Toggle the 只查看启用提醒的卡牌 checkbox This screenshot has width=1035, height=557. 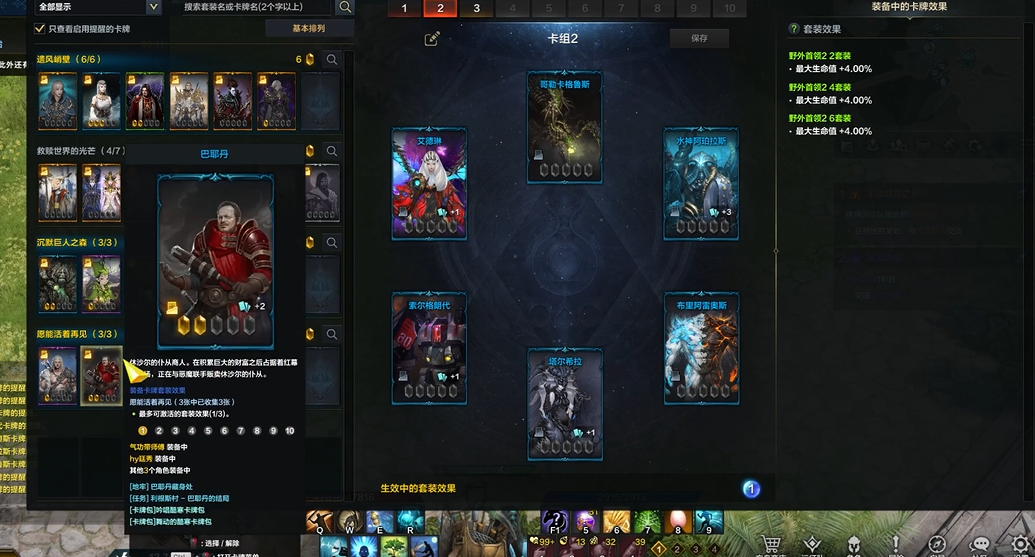point(40,29)
